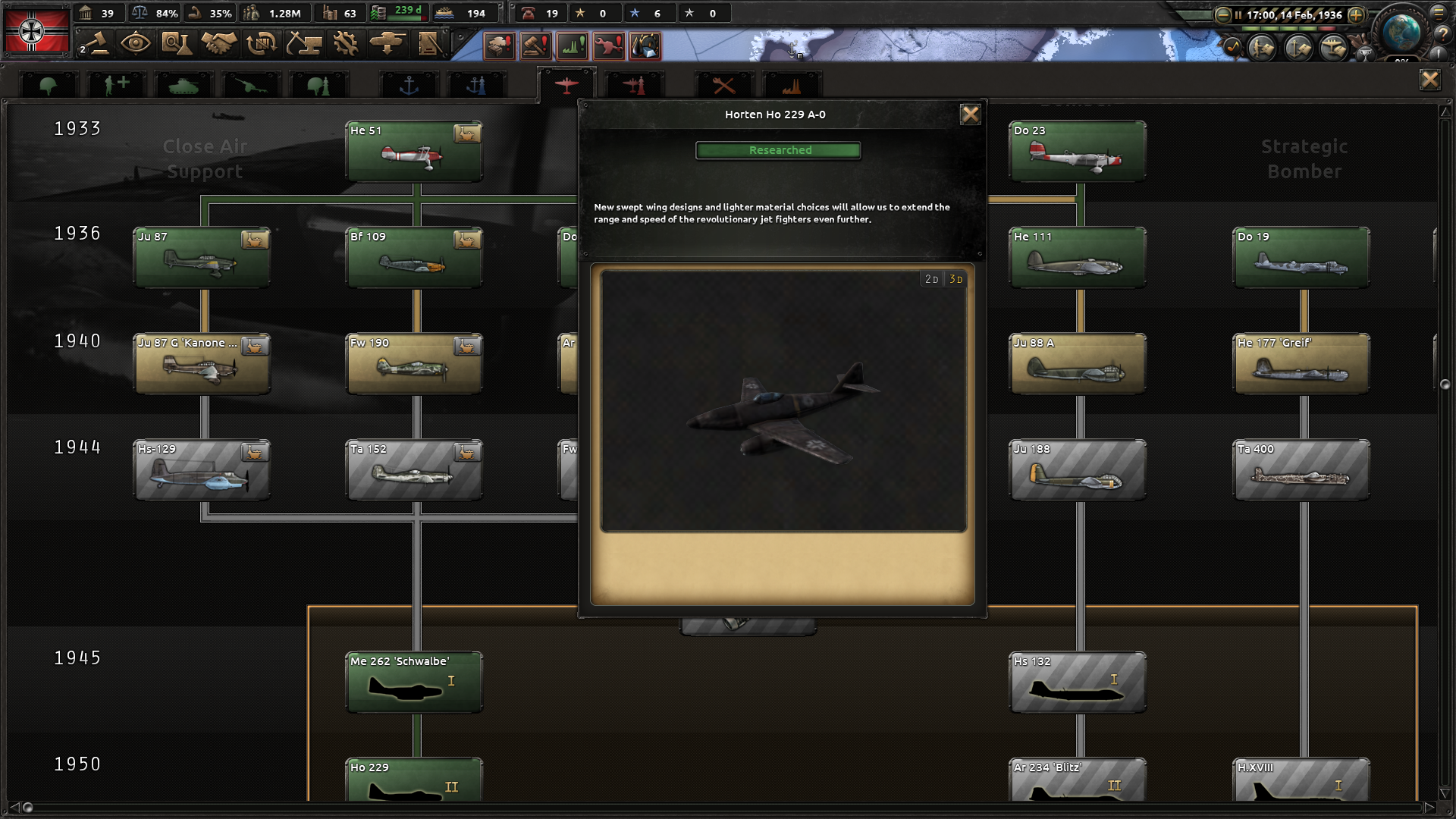
Task: Switch airplane model preview to 2D
Action: (x=932, y=278)
